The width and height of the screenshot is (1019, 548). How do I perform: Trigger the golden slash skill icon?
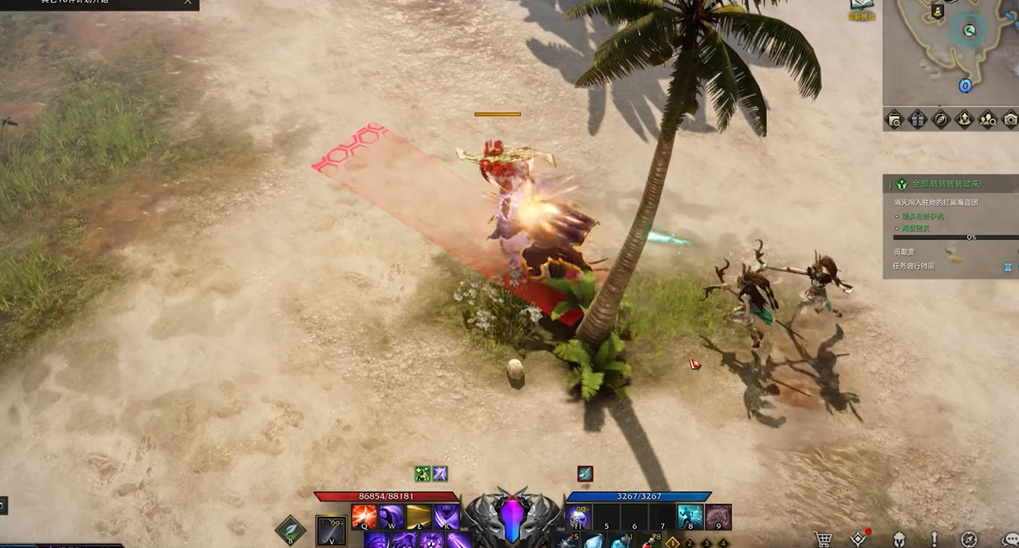click(x=418, y=518)
